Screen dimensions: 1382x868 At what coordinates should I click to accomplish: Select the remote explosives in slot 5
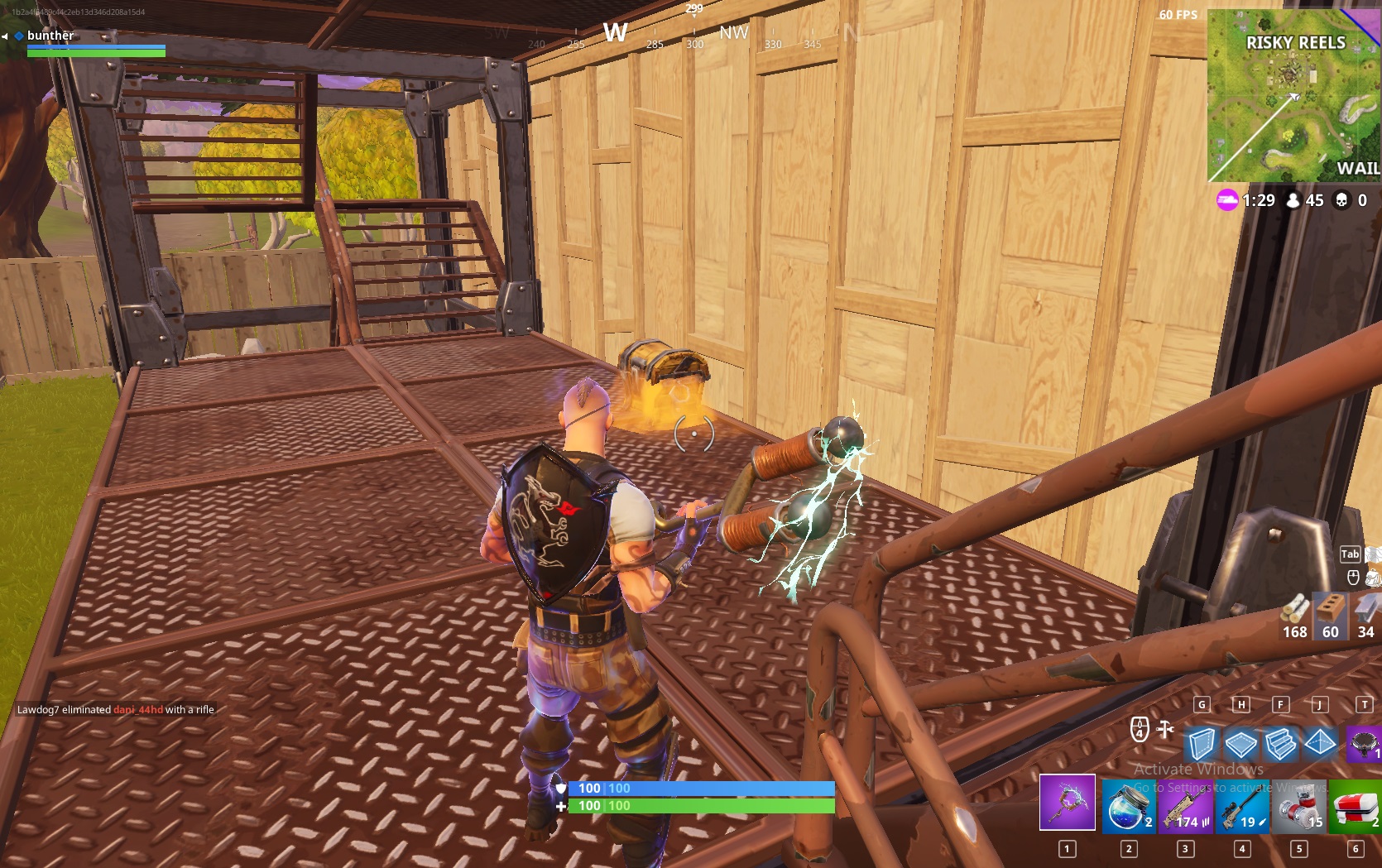coord(1300,805)
